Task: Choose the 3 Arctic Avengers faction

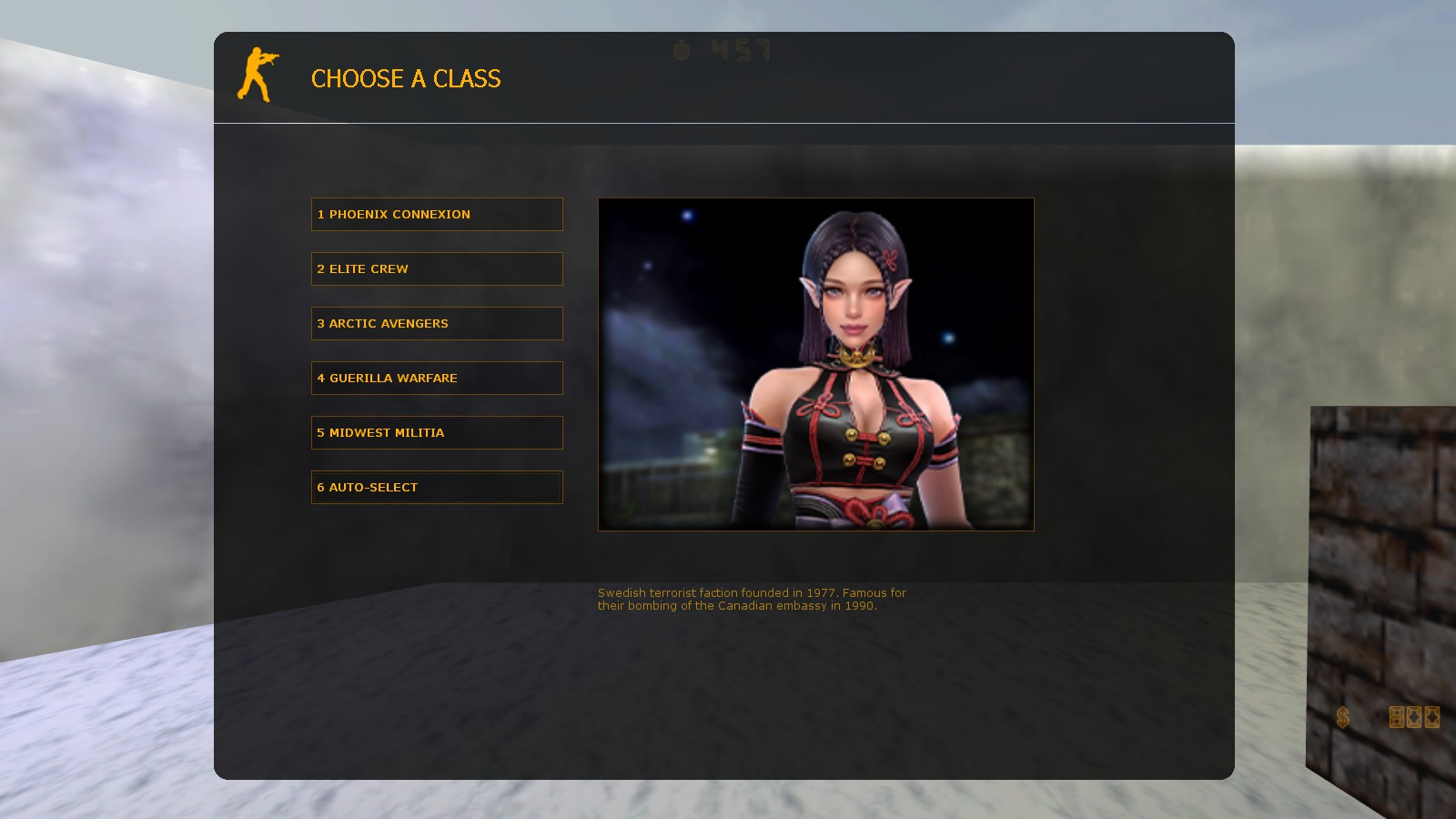Action: [x=437, y=323]
